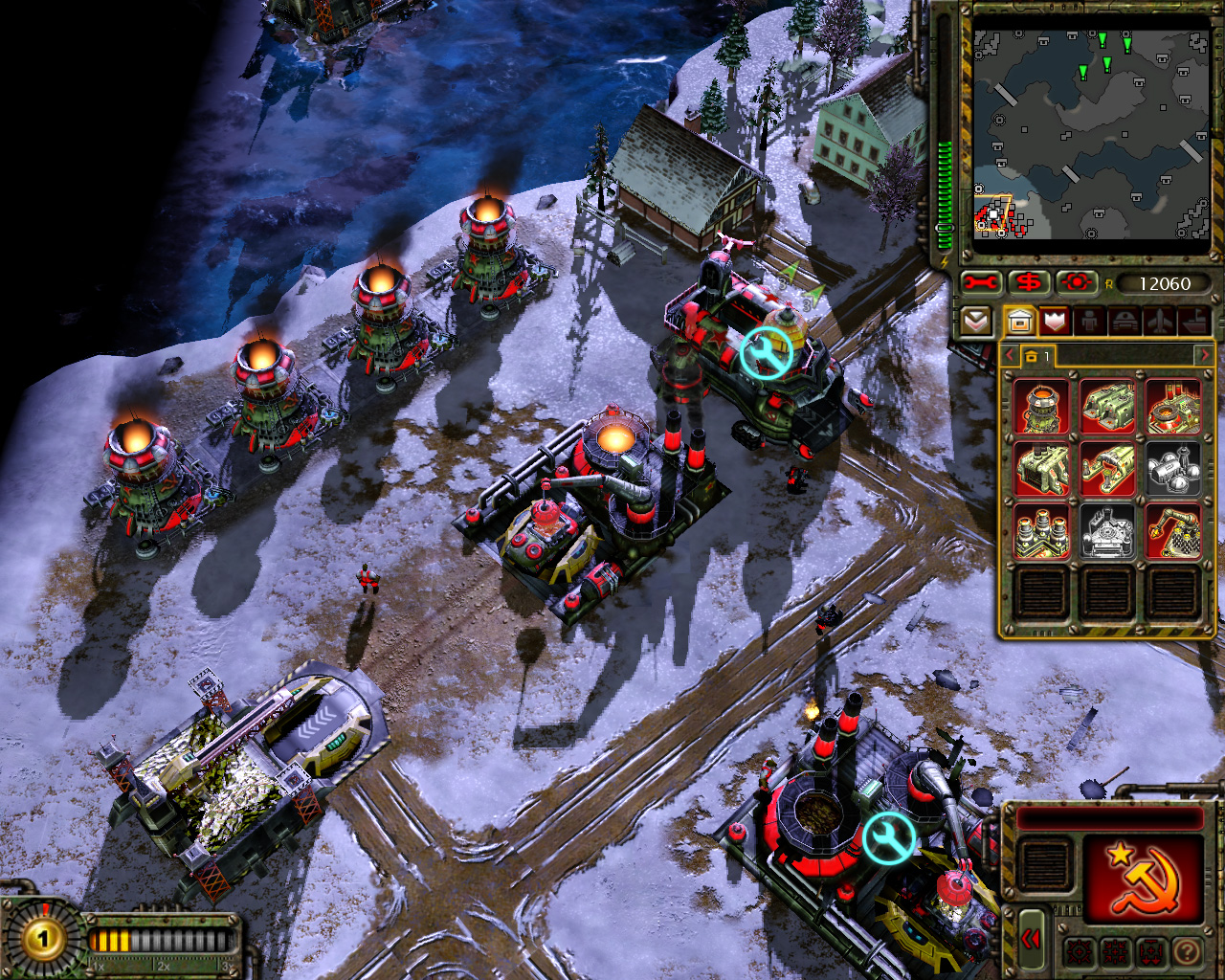Open the gold security point menu dial

42,939
